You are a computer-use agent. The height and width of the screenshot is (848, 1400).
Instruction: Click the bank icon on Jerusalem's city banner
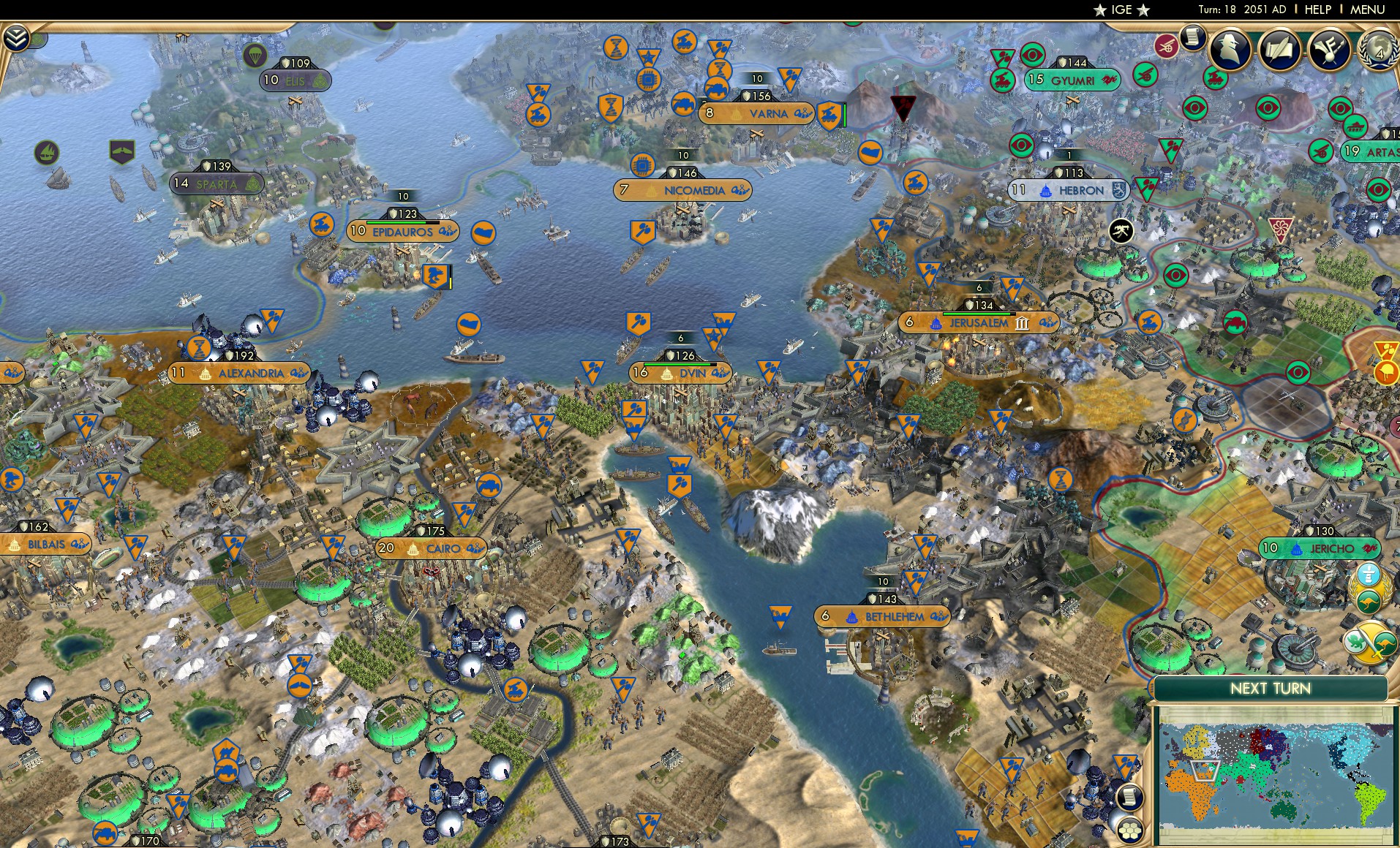point(1022,324)
